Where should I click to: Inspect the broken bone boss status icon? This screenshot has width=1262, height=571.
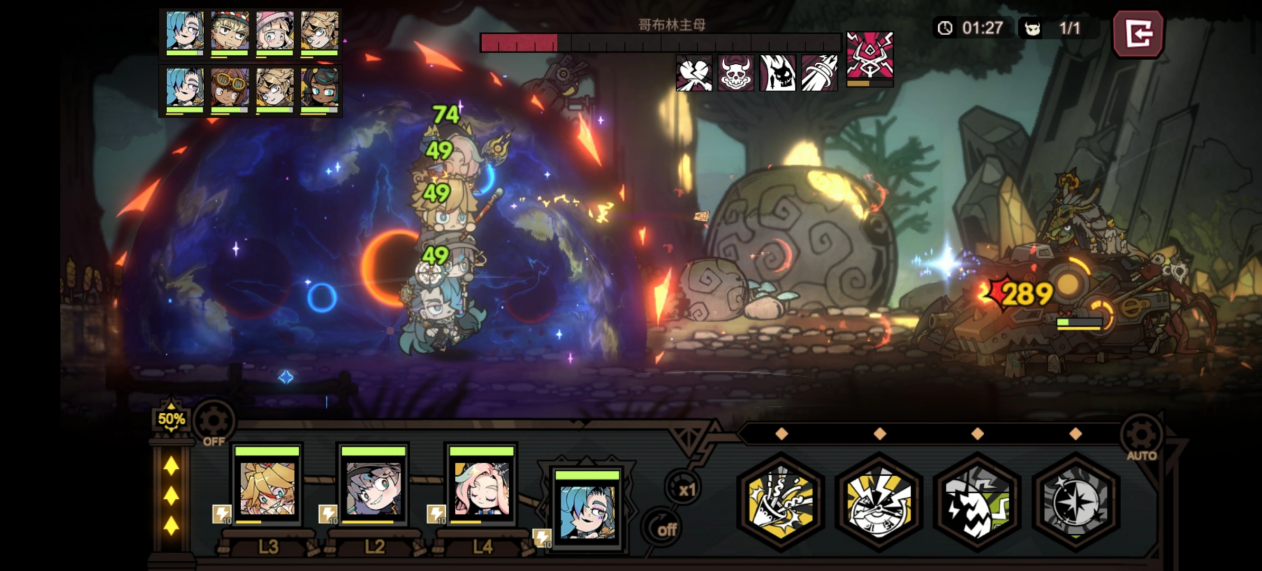[694, 73]
